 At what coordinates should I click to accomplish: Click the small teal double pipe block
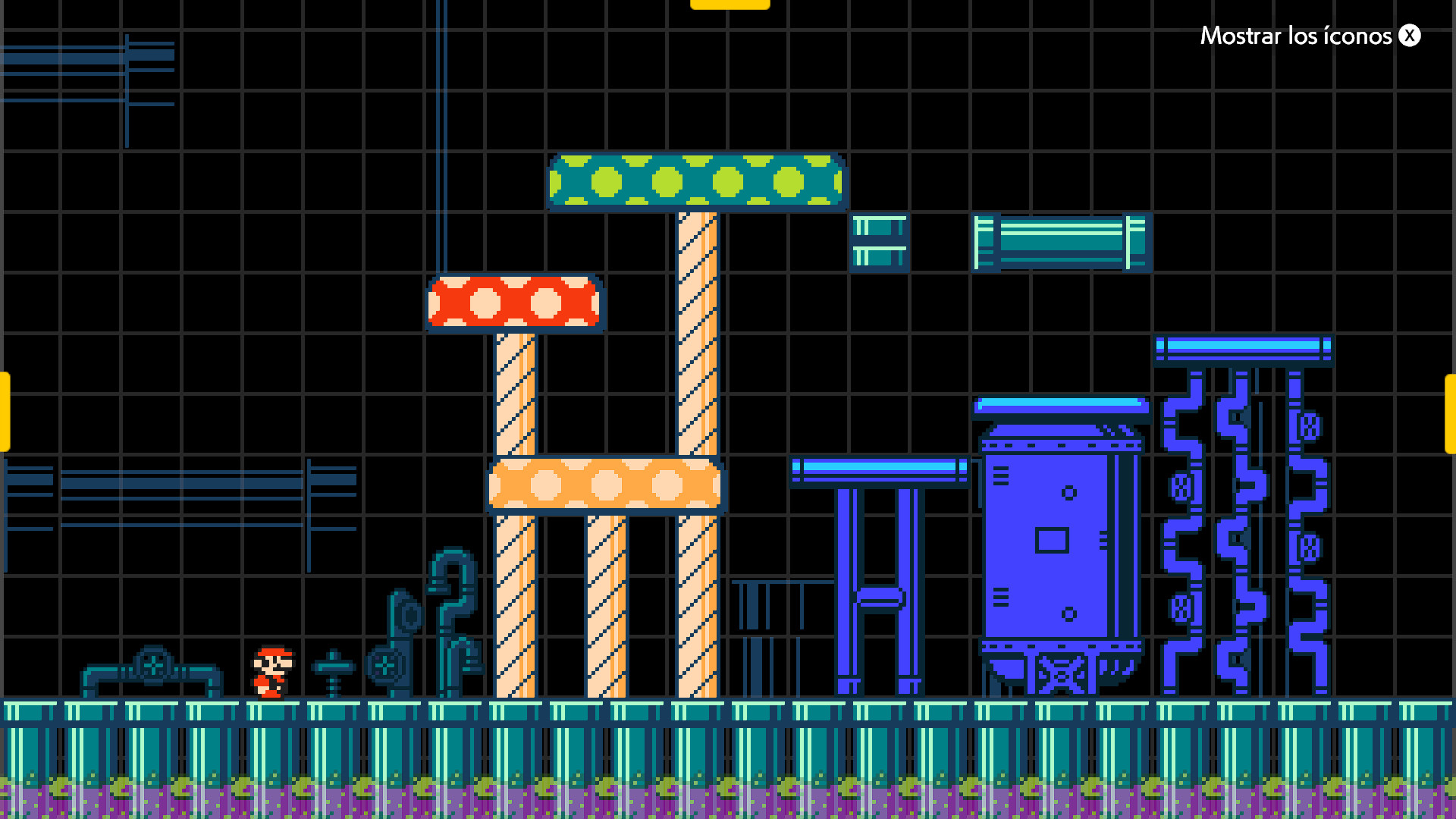880,243
